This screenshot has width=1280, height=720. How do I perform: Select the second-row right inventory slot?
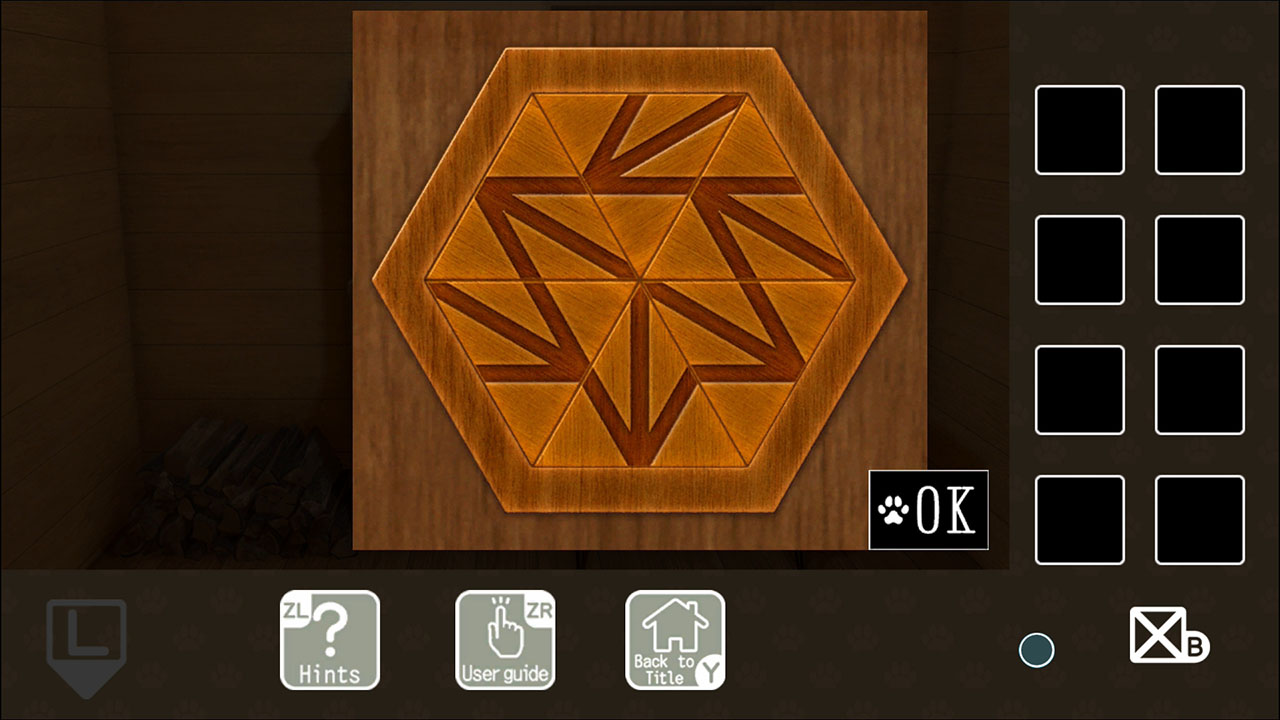click(1199, 261)
